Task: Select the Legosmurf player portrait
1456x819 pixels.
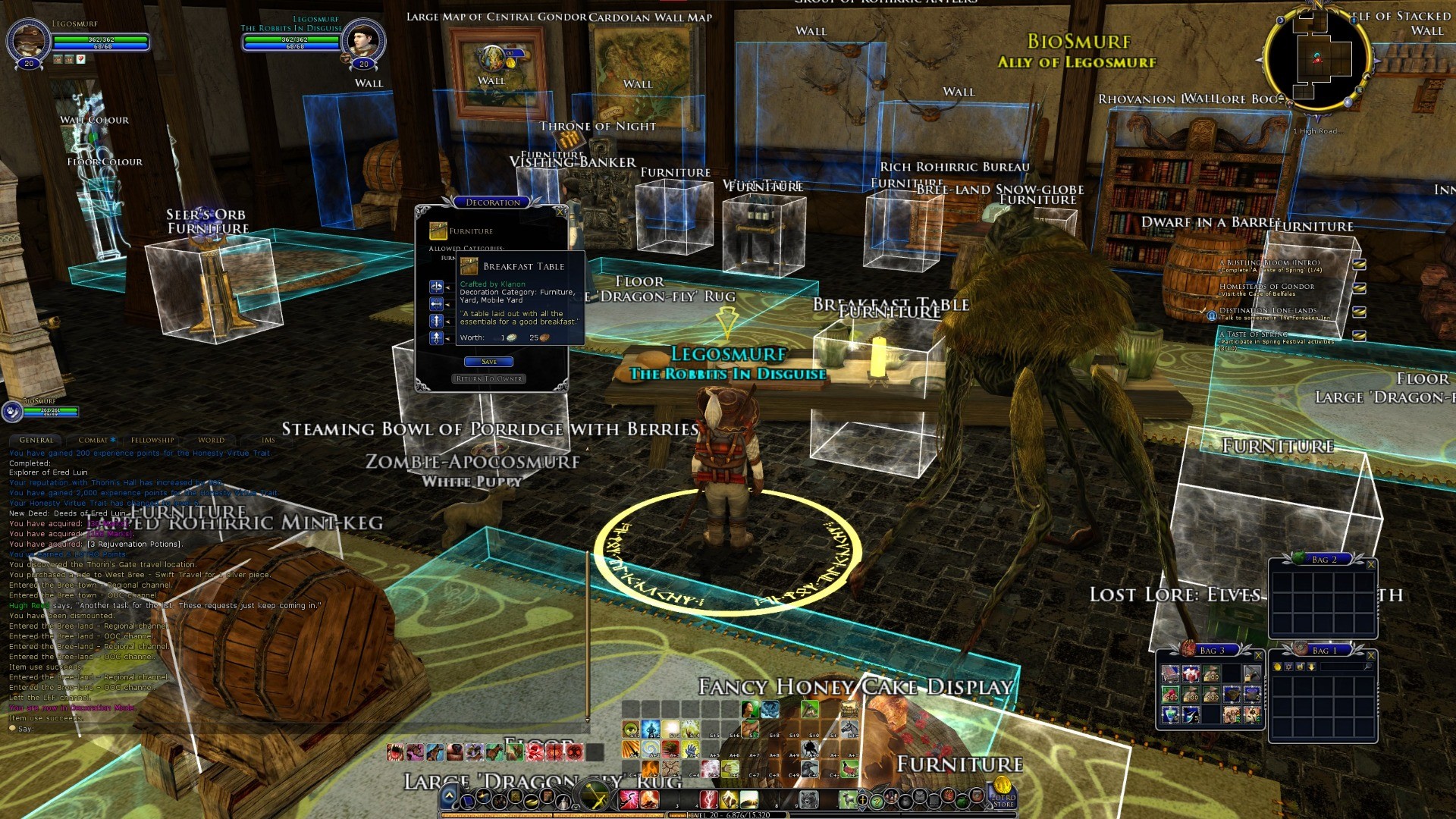Action: tap(29, 39)
